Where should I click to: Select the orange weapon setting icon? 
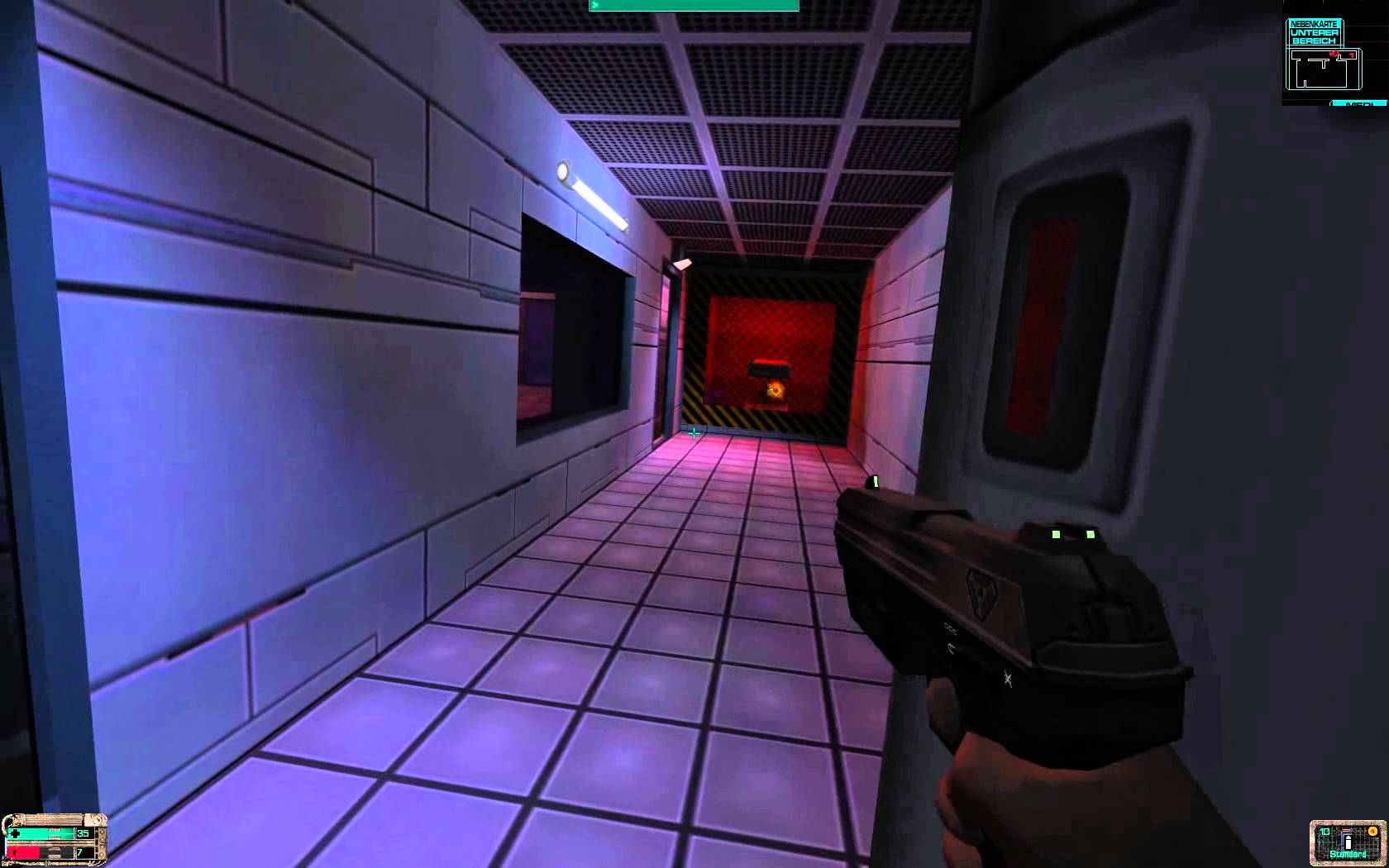coord(1372,831)
